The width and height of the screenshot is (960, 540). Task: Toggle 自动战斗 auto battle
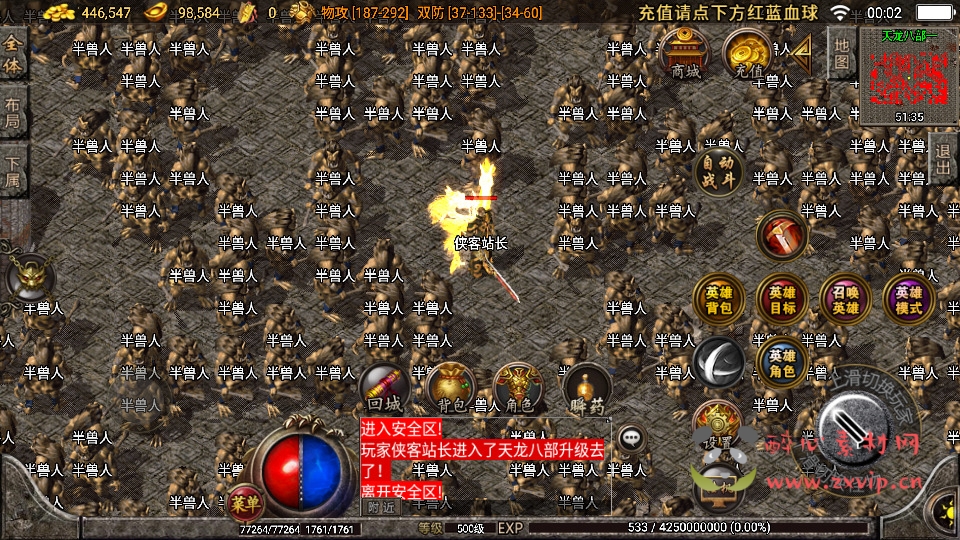[x=719, y=171]
